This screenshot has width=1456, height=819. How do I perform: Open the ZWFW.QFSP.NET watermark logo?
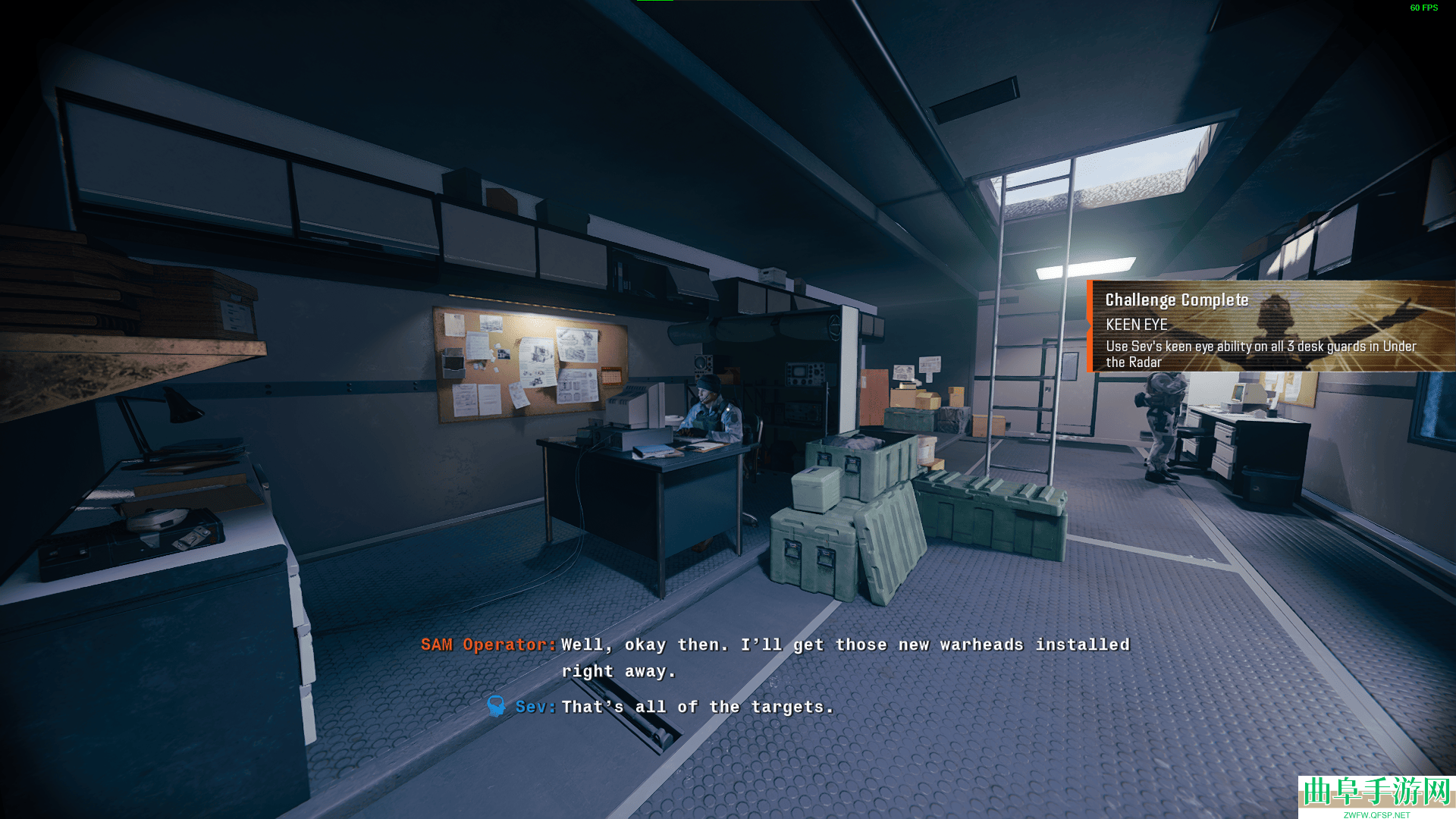coord(1376,796)
